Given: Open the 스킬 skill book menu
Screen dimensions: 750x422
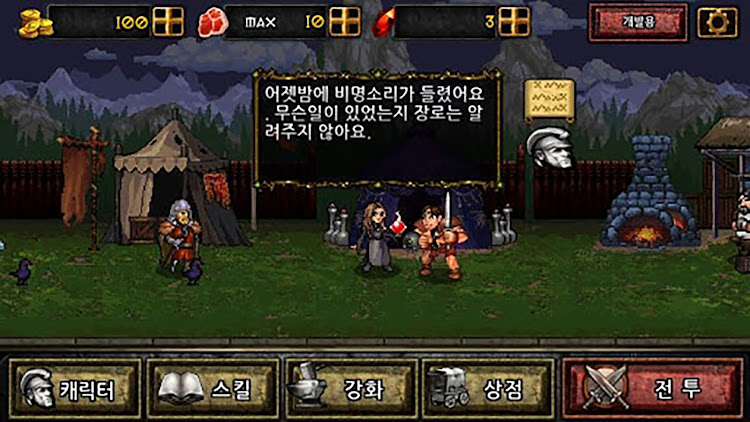Looking at the screenshot, I should pos(212,389).
